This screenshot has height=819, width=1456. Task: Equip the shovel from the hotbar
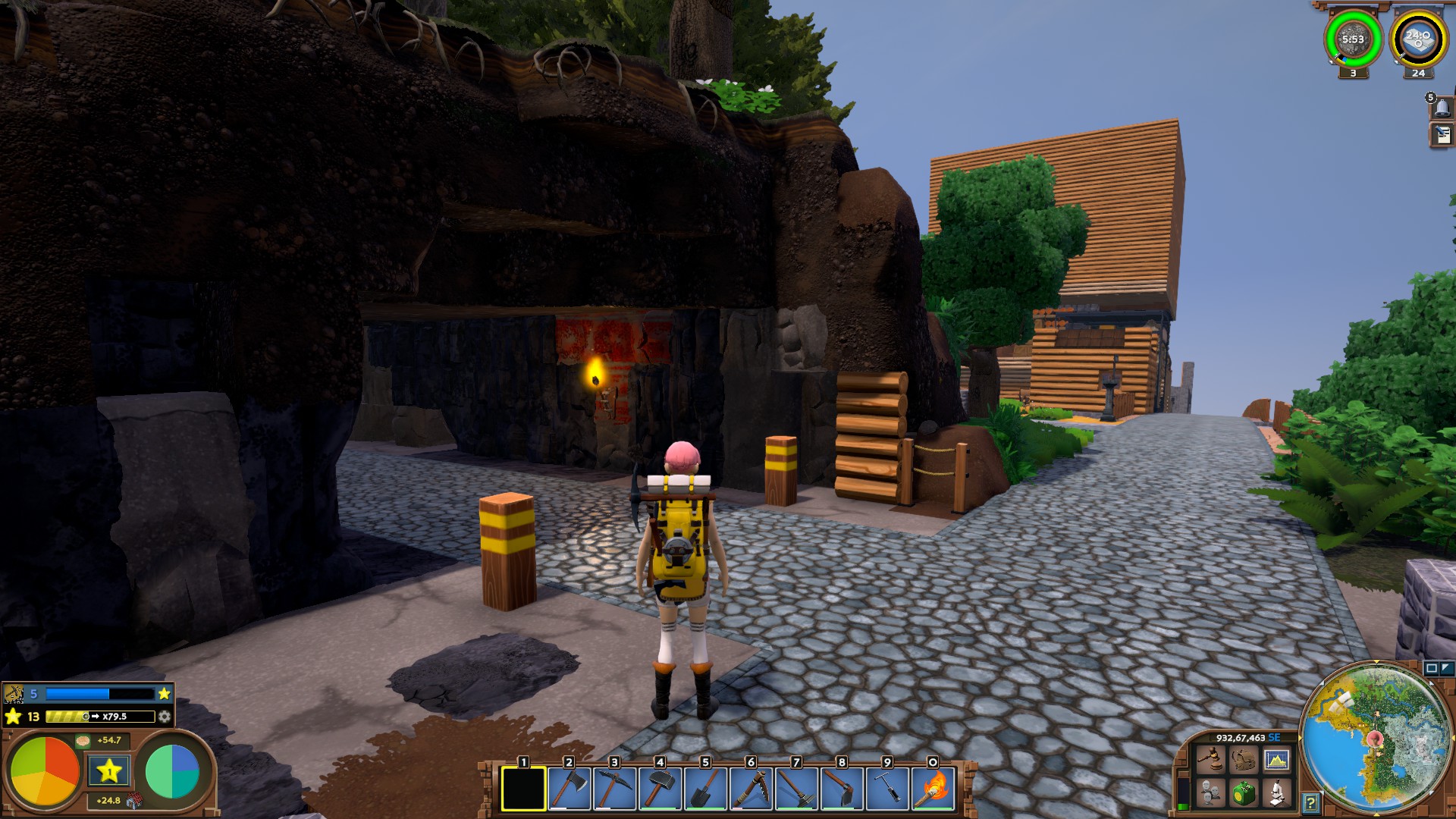pyautogui.click(x=705, y=789)
